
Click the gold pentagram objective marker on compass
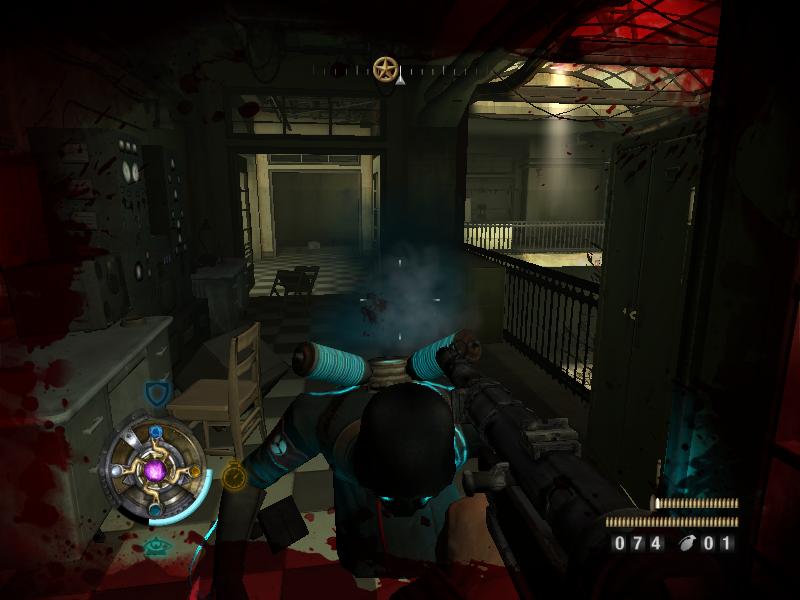pos(384,69)
